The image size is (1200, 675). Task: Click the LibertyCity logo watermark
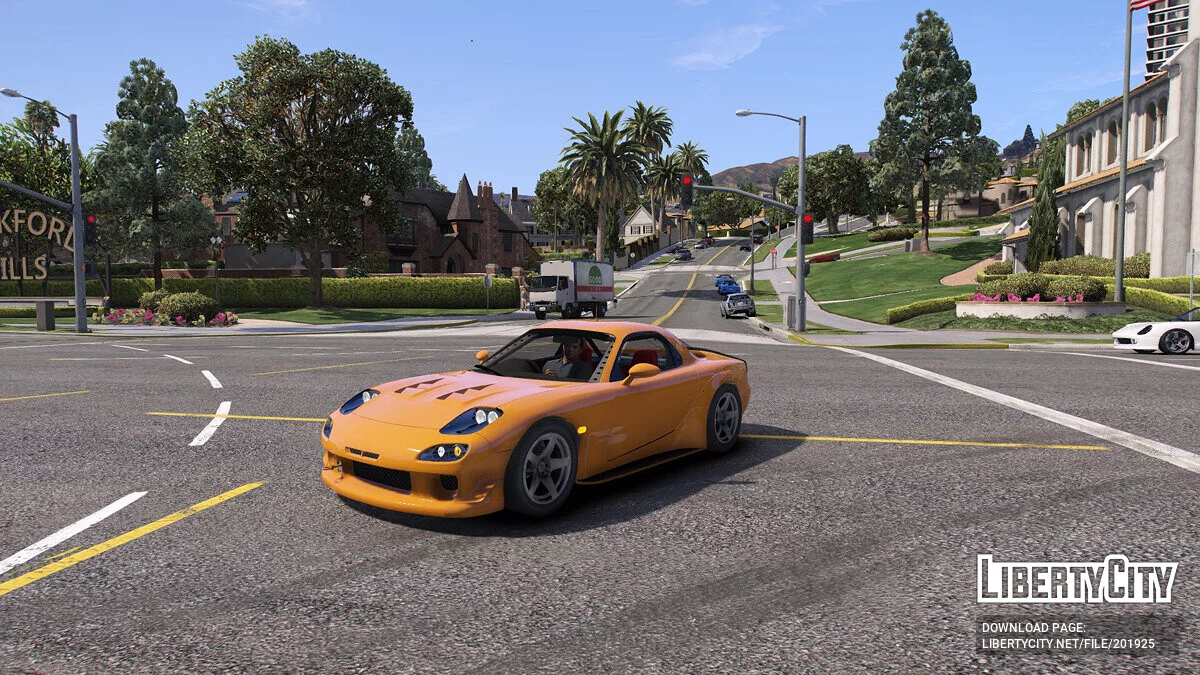[x=1076, y=579]
